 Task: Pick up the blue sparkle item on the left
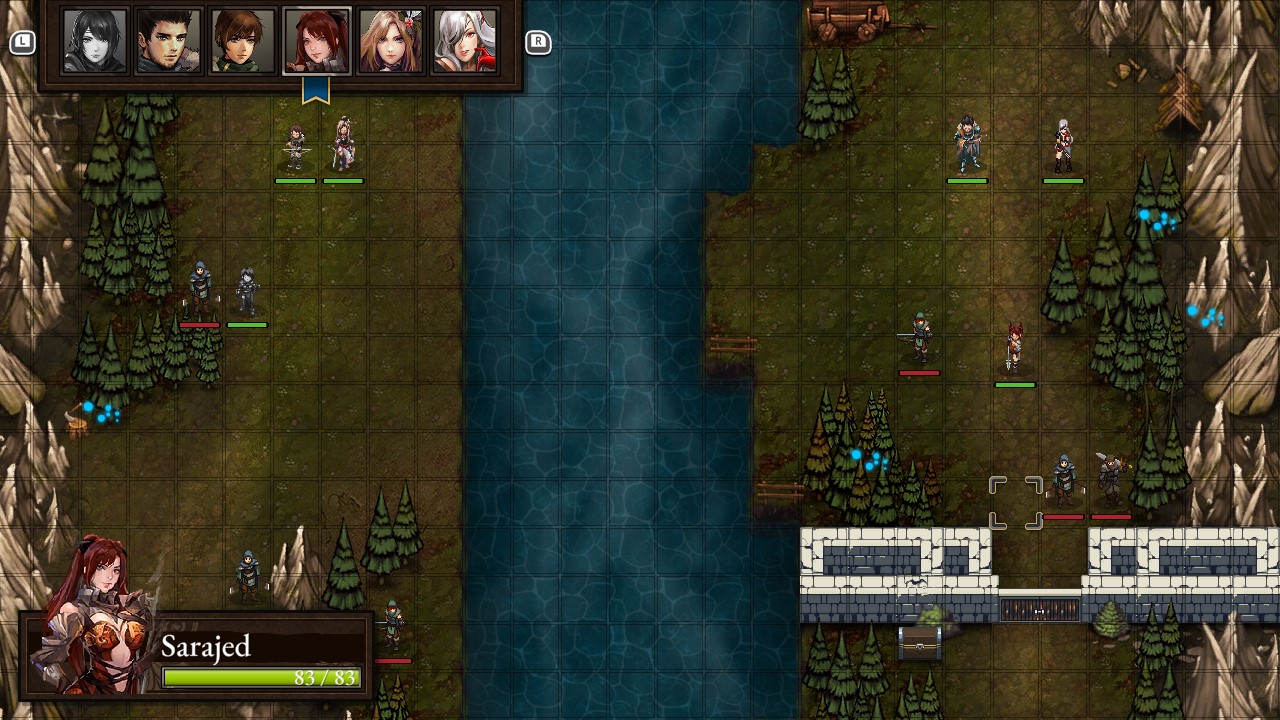95,410
